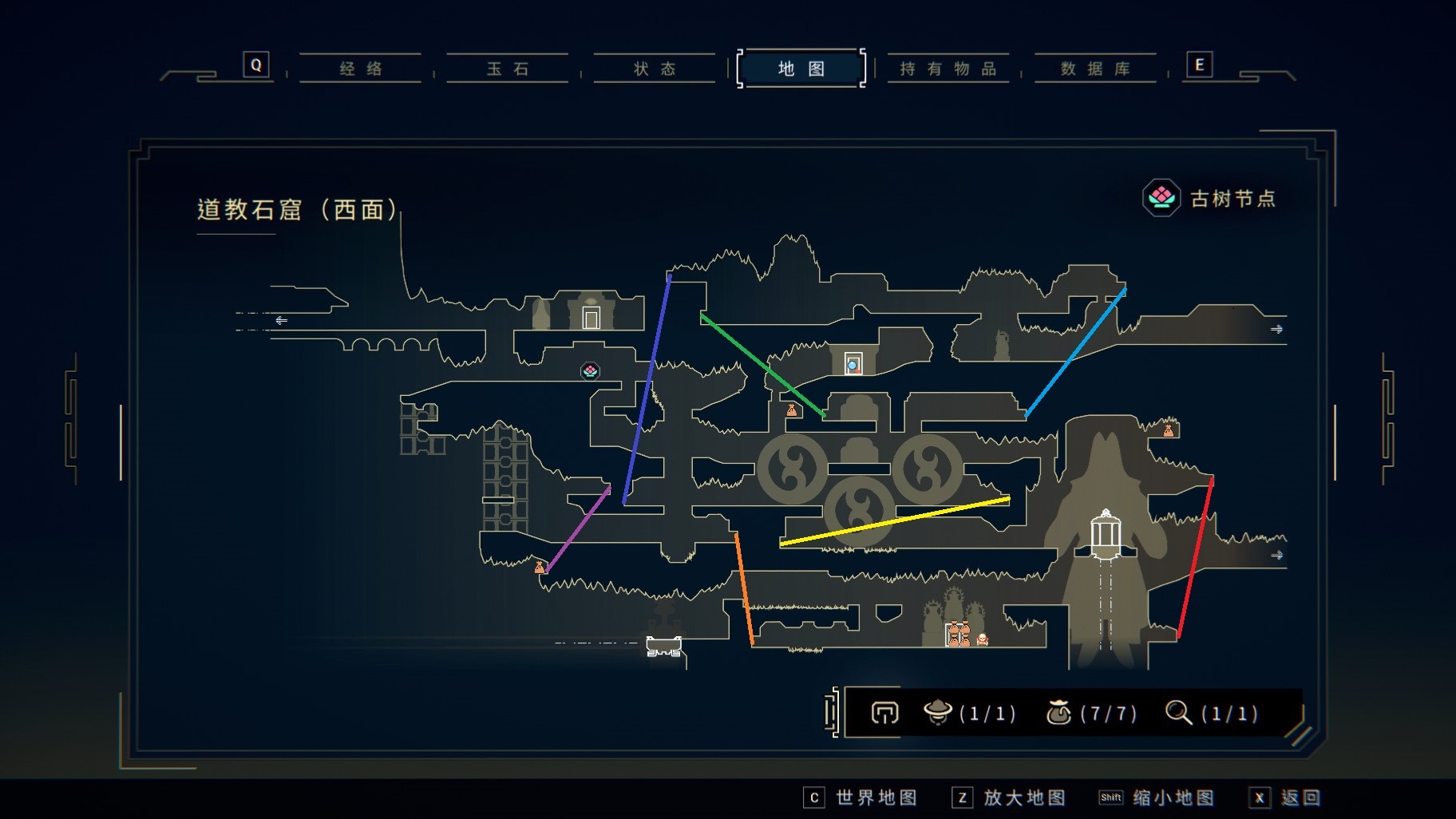
Task: Open the 数据库 tab
Action: coord(1095,69)
